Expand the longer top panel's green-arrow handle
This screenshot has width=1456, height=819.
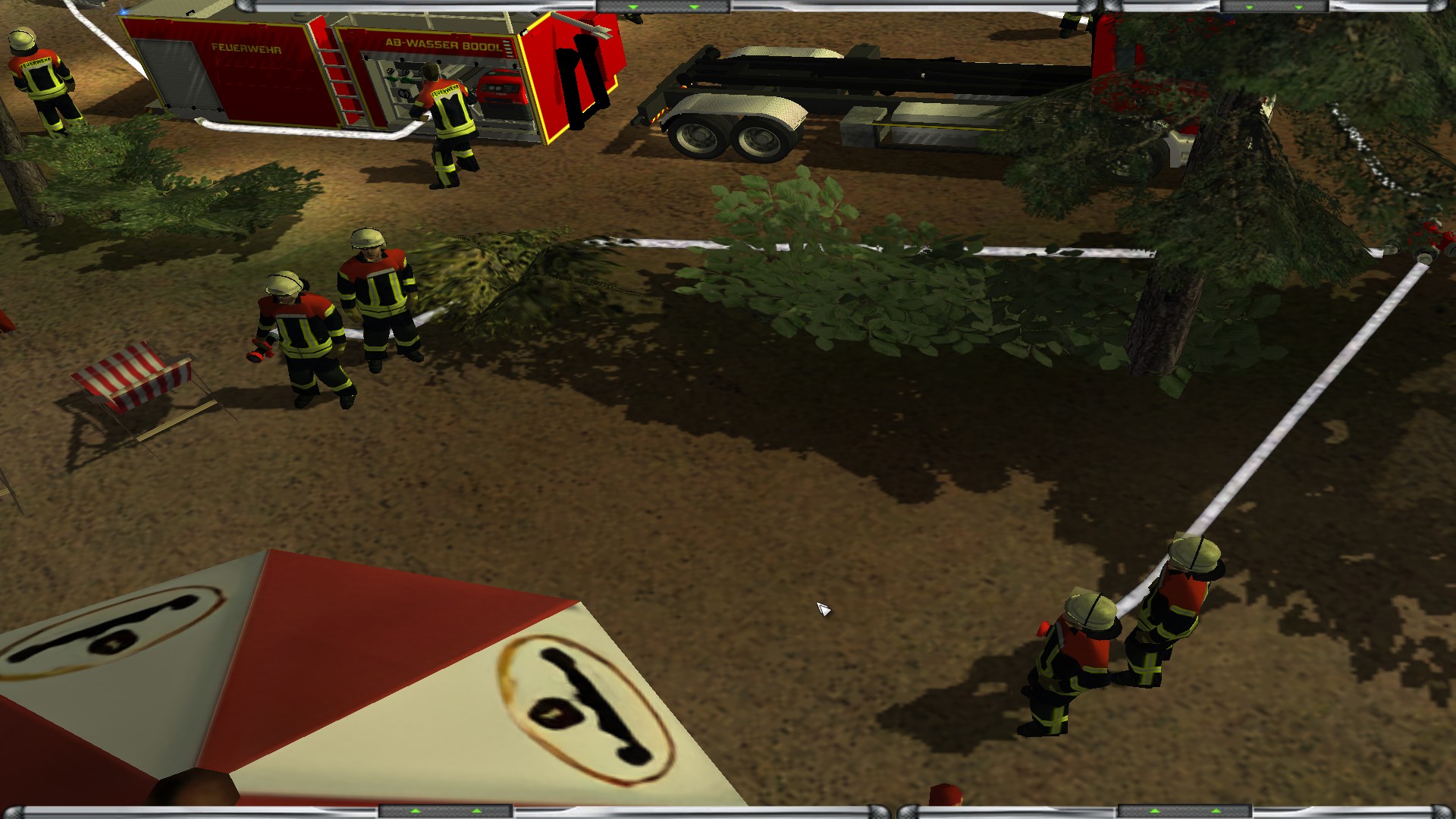(663, 7)
